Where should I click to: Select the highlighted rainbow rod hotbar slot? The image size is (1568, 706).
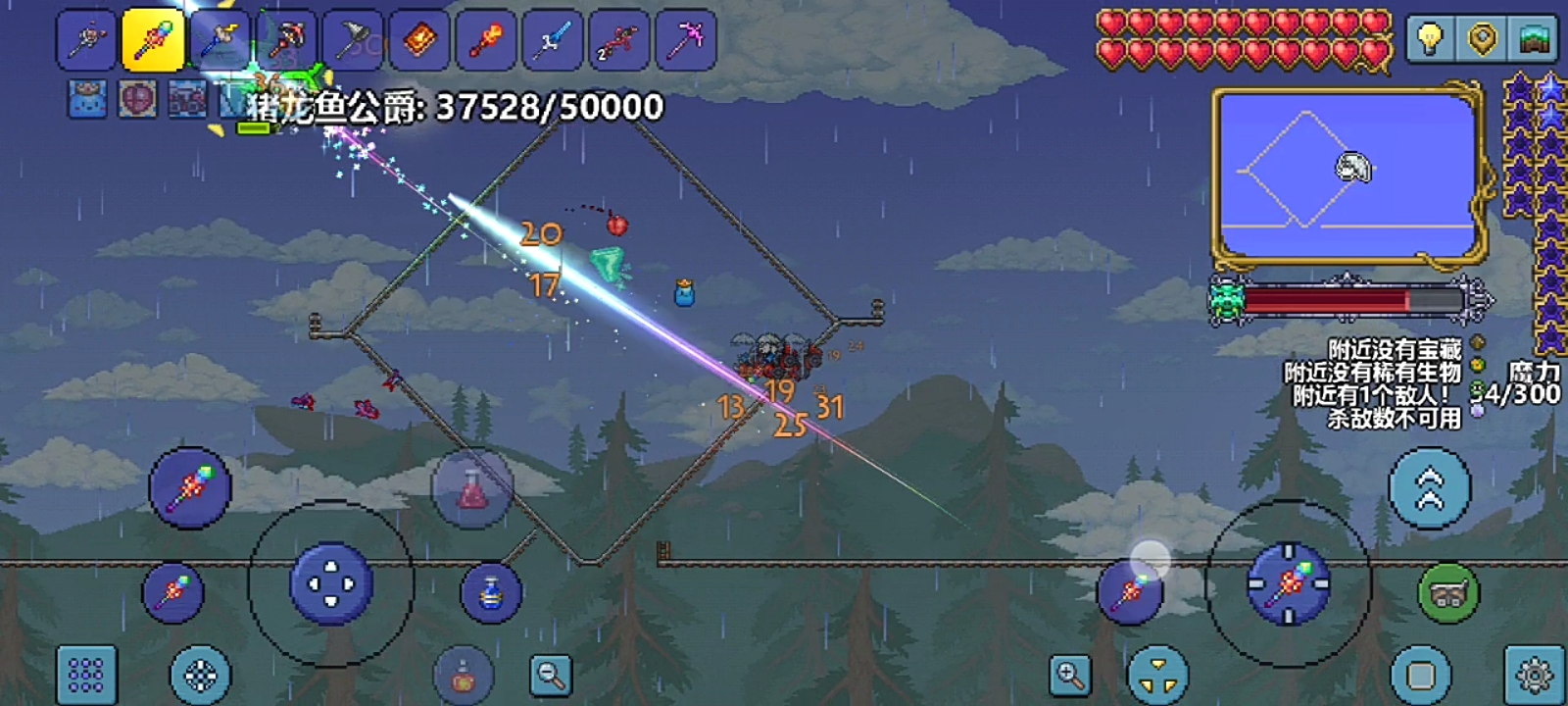[x=153, y=41]
